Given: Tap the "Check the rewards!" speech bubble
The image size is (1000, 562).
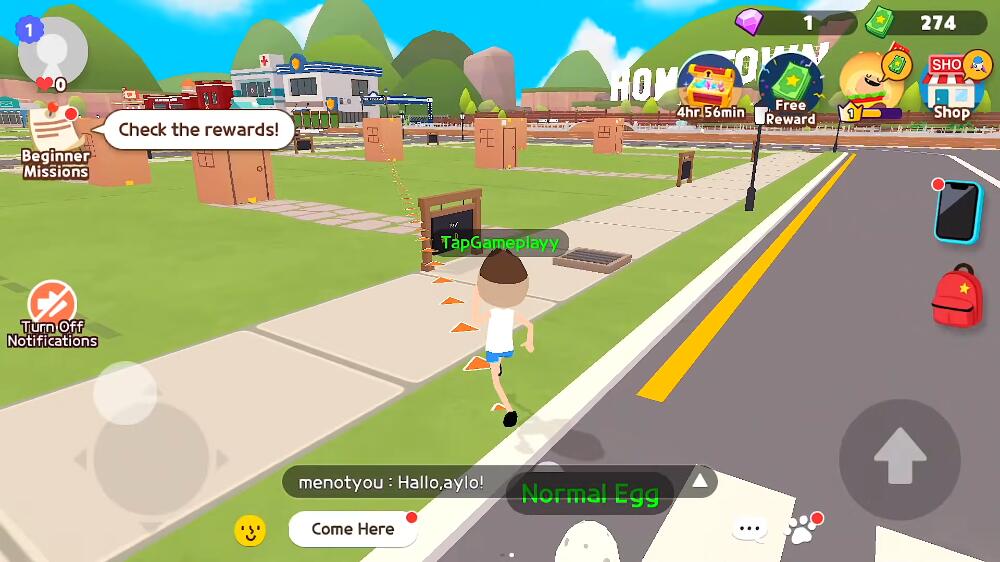Looking at the screenshot, I should click(x=198, y=130).
